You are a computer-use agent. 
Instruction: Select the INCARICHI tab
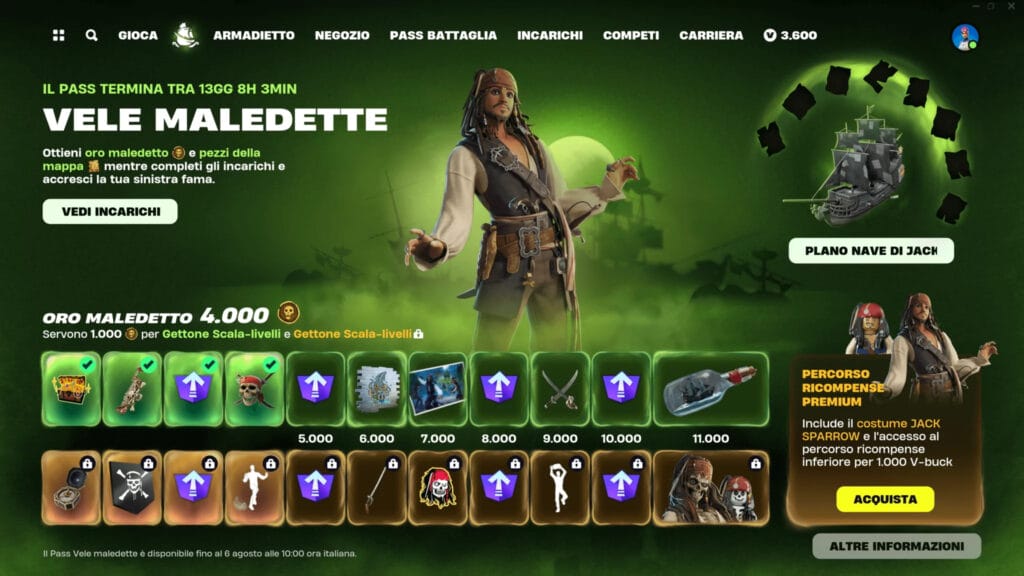point(550,35)
